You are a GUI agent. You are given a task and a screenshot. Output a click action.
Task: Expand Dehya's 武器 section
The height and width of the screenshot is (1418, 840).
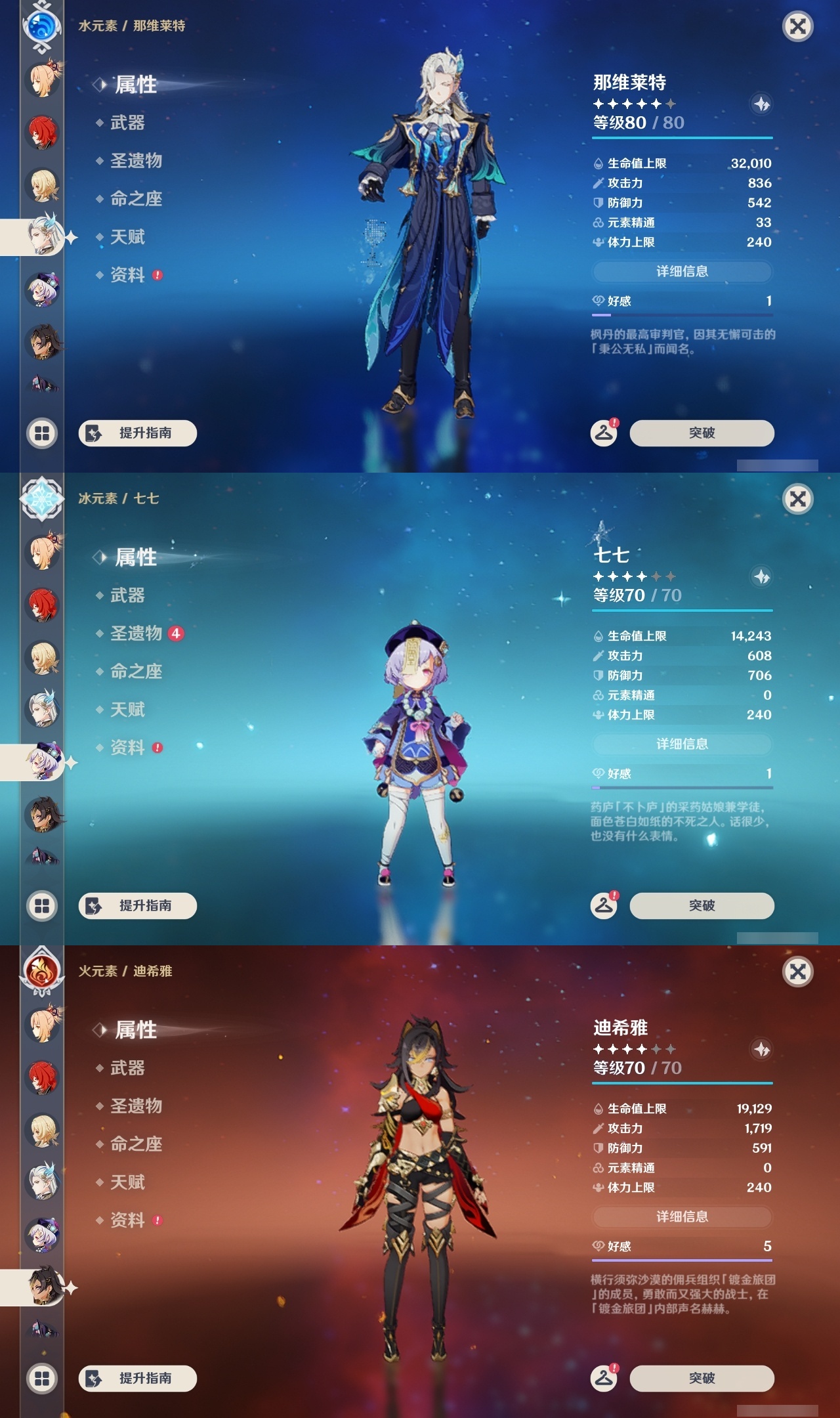click(127, 1069)
